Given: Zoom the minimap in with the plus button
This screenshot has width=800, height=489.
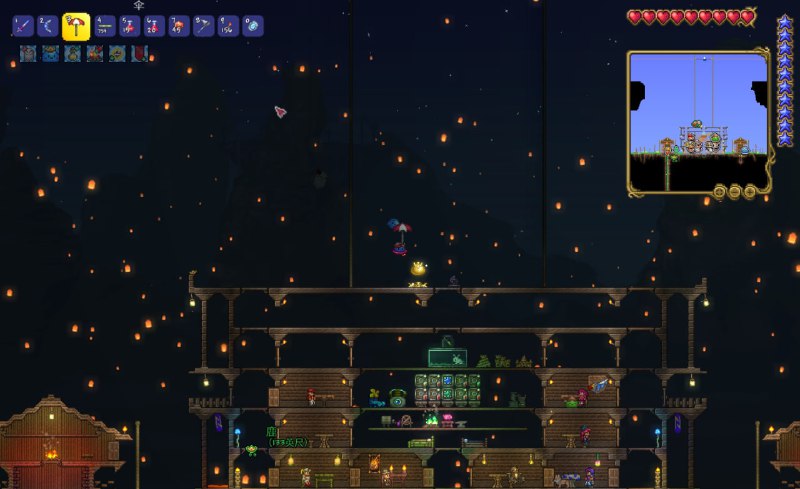Looking at the screenshot, I should 749,191.
